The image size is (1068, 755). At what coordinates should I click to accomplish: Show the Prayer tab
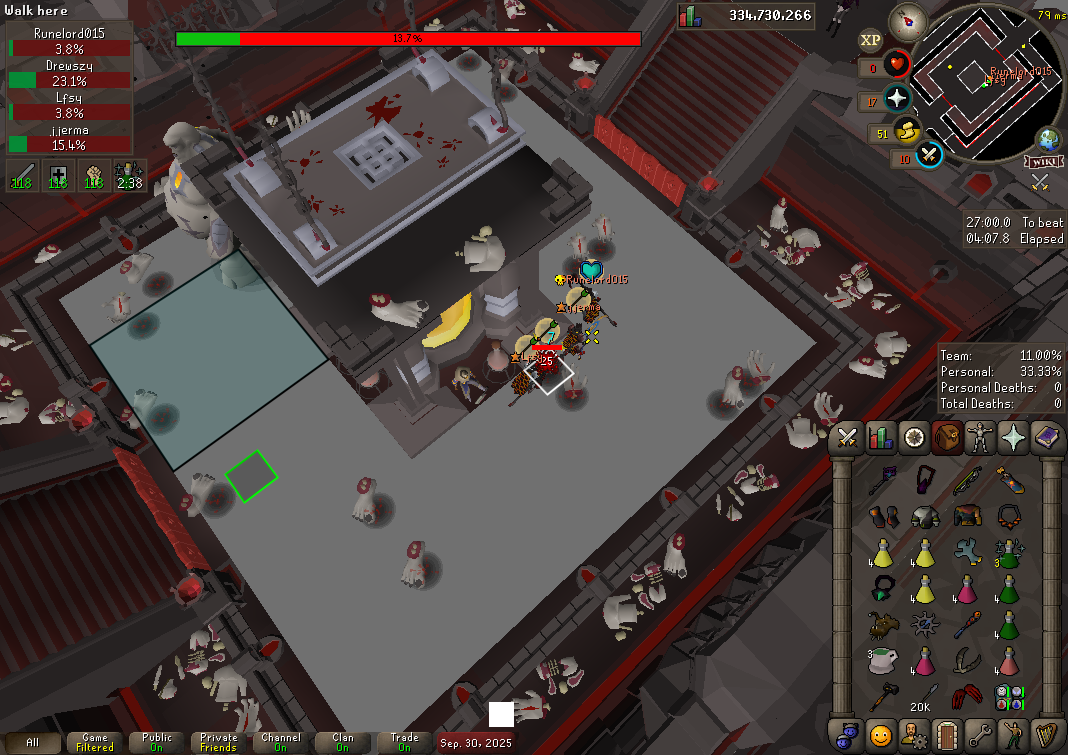[x=1014, y=437]
